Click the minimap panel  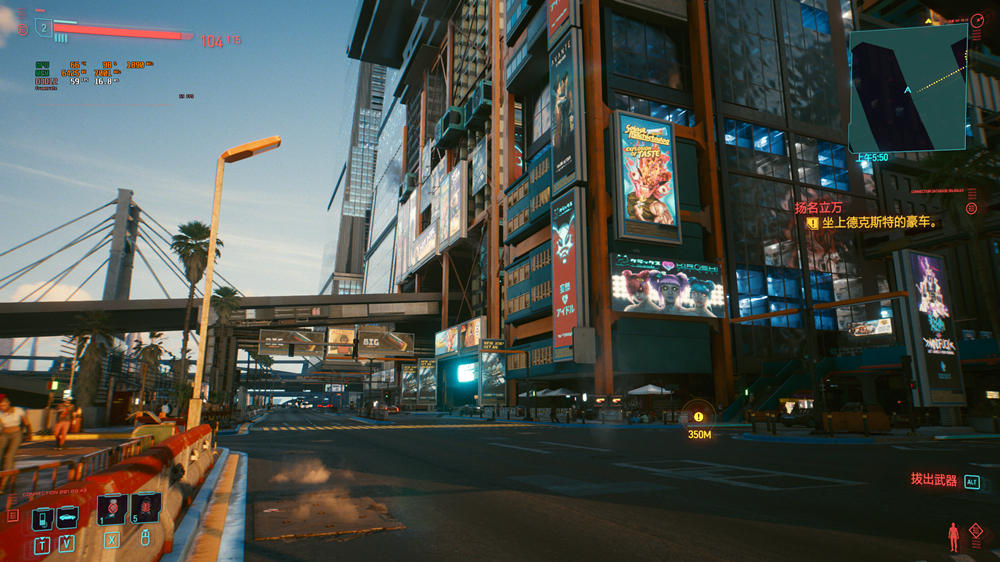pyautogui.click(x=907, y=88)
